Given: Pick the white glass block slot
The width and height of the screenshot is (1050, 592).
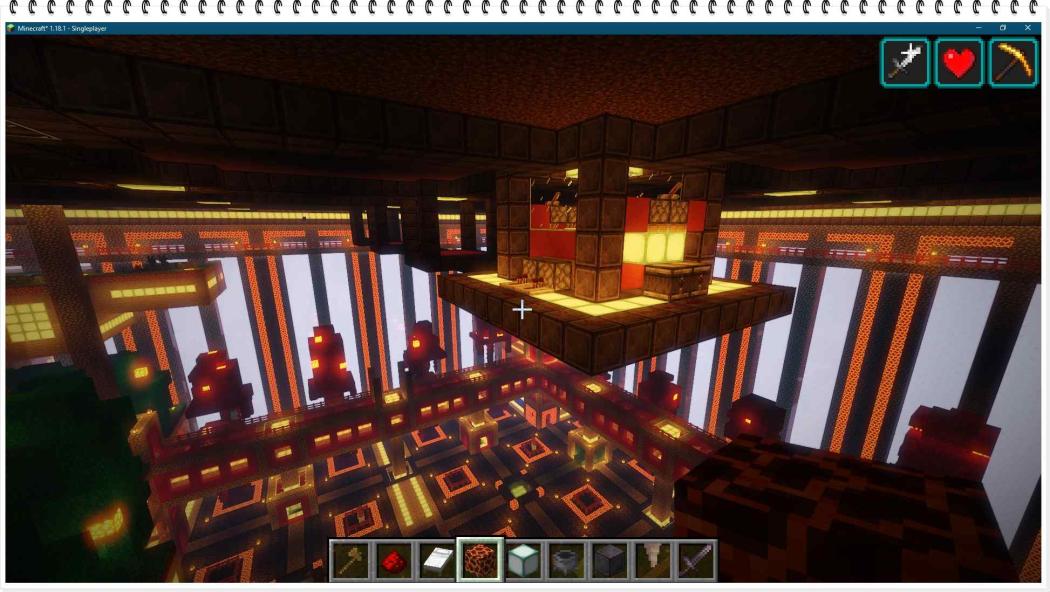Looking at the screenshot, I should [x=523, y=560].
